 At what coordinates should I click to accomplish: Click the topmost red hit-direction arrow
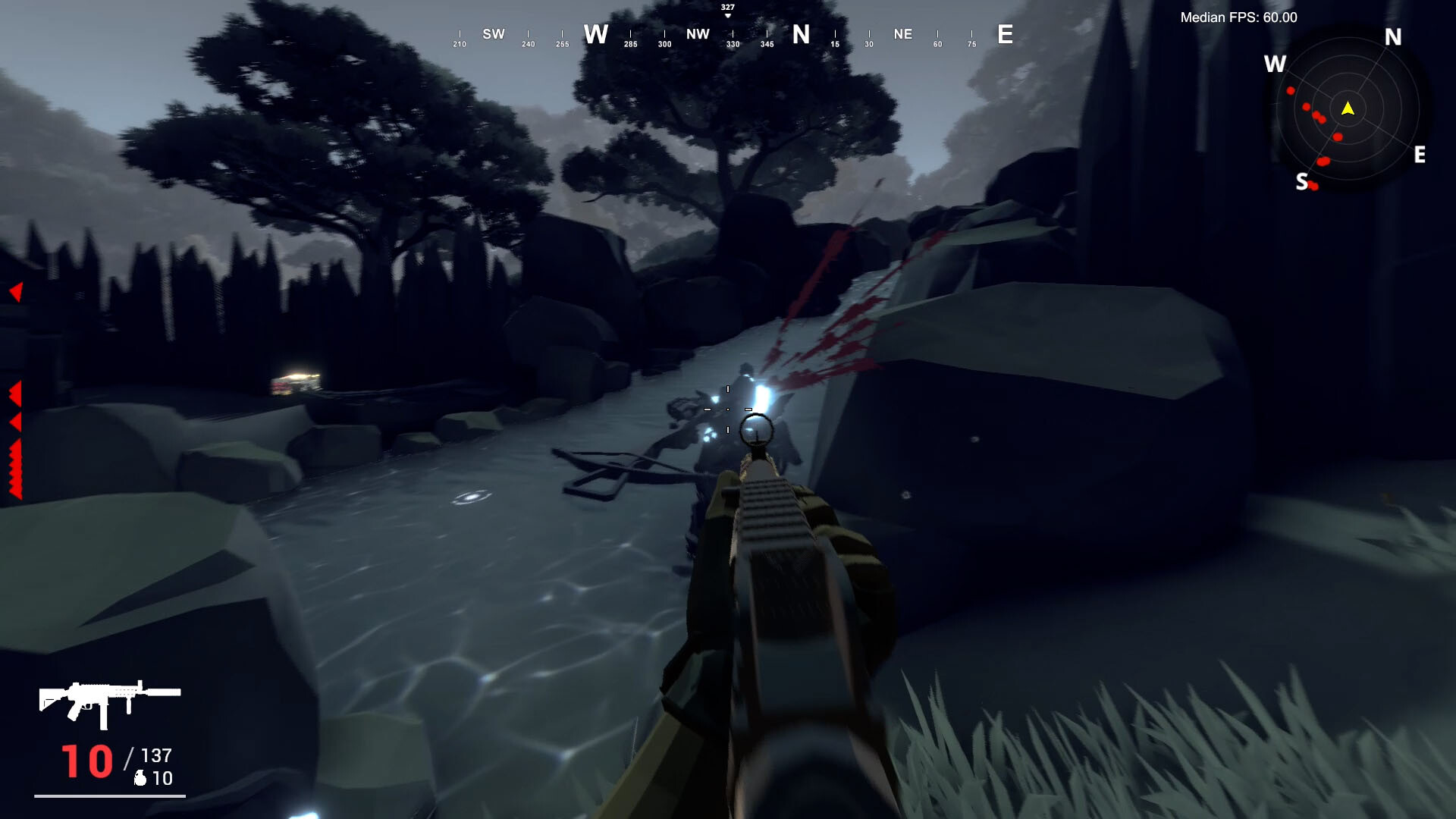point(17,290)
